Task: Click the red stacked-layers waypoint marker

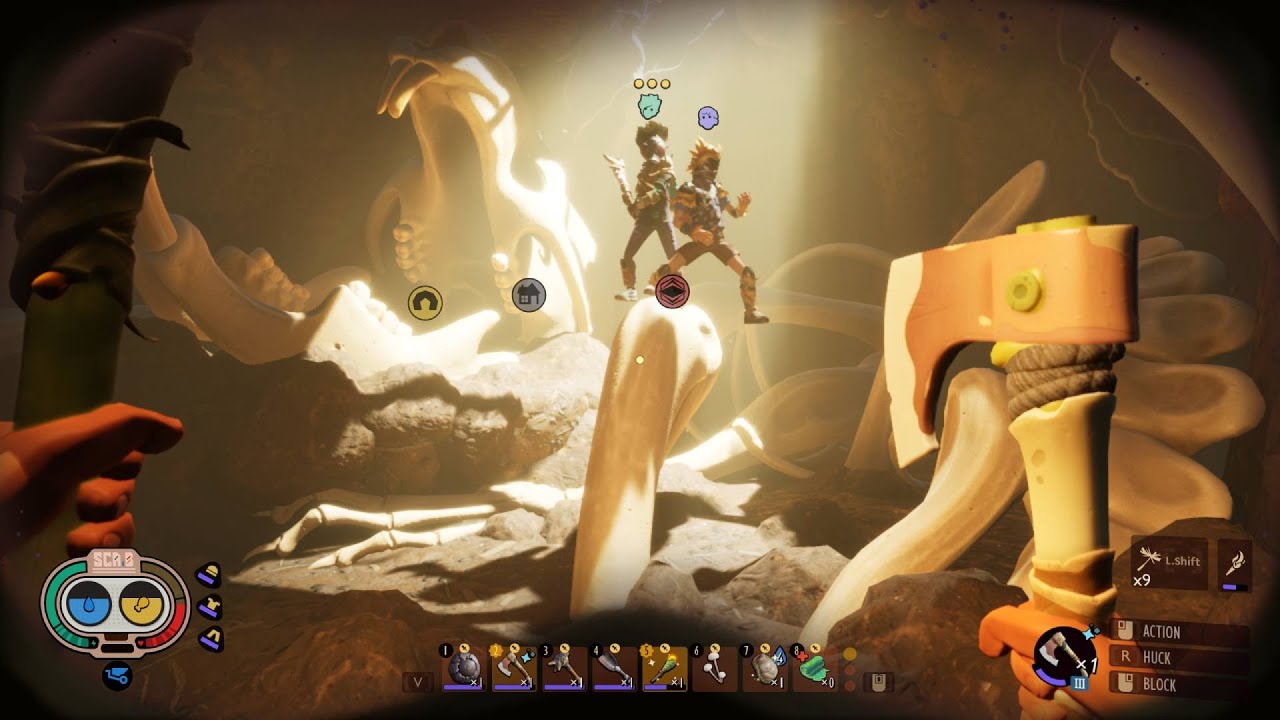Action: coord(673,291)
